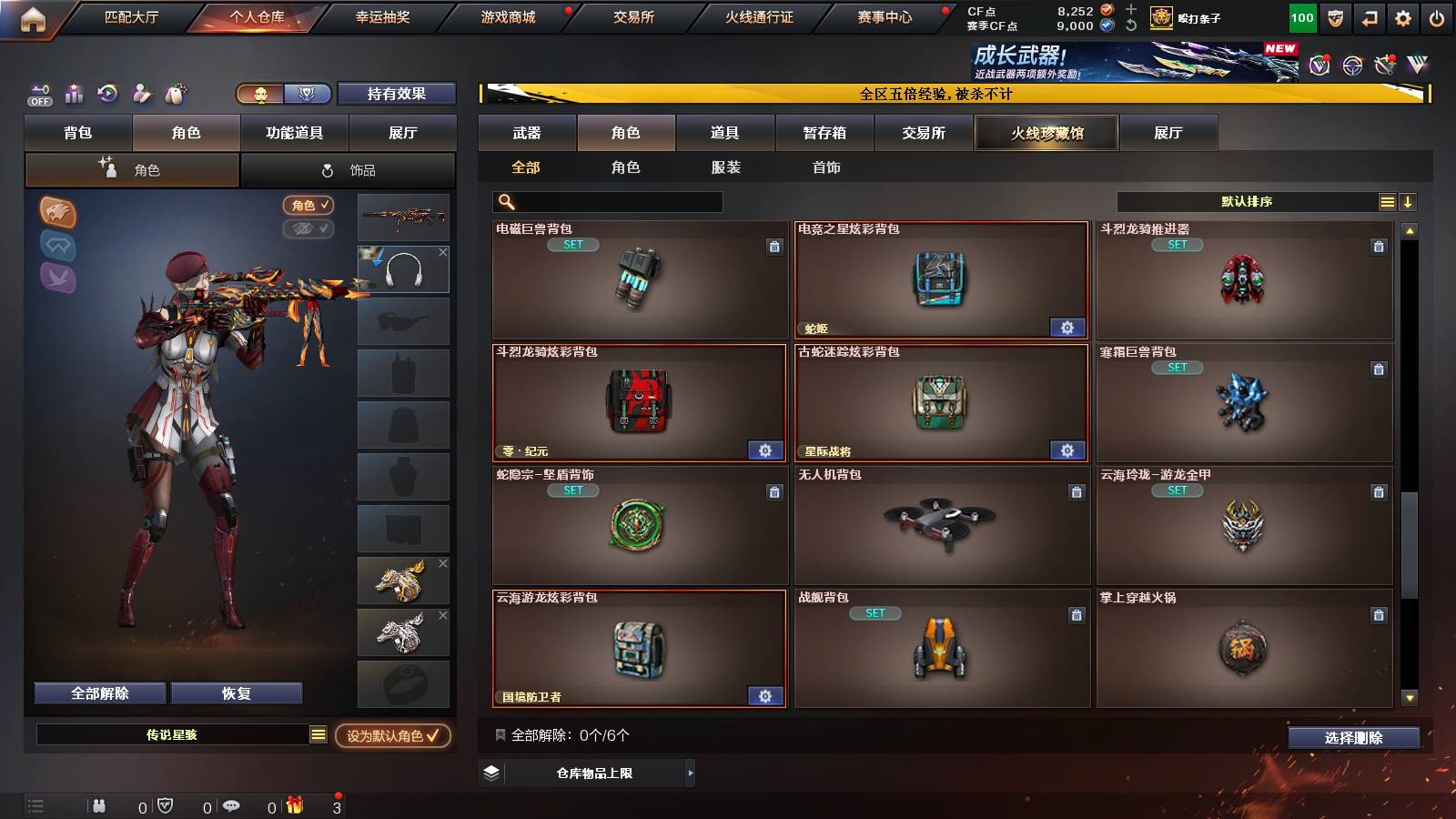The height and width of the screenshot is (819, 1456).
Task: Click the replay/restore history icon above character panel
Action: (x=108, y=93)
